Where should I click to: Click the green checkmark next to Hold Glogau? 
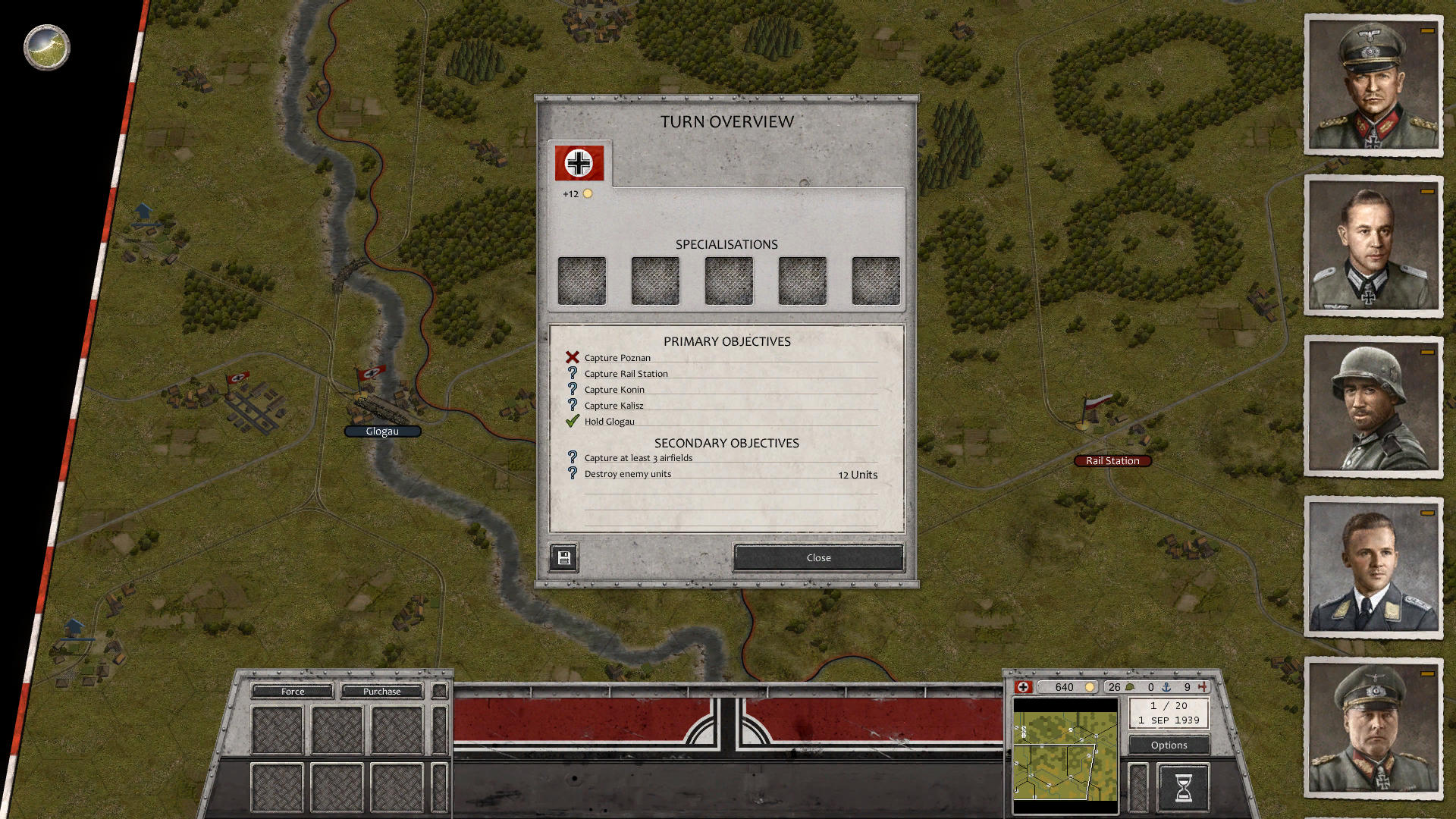(571, 421)
